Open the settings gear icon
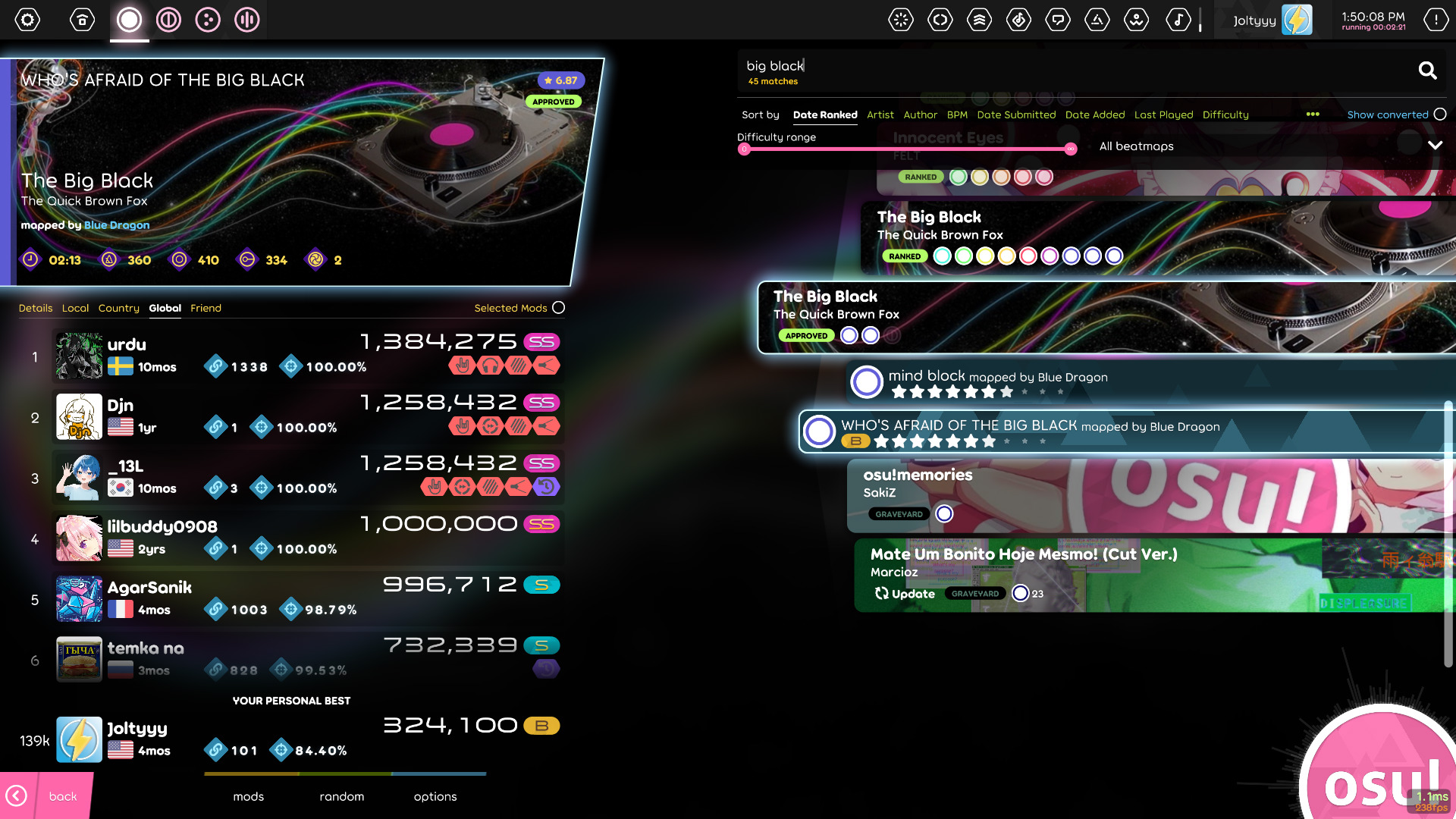Viewport: 1456px width, 819px height. [28, 20]
